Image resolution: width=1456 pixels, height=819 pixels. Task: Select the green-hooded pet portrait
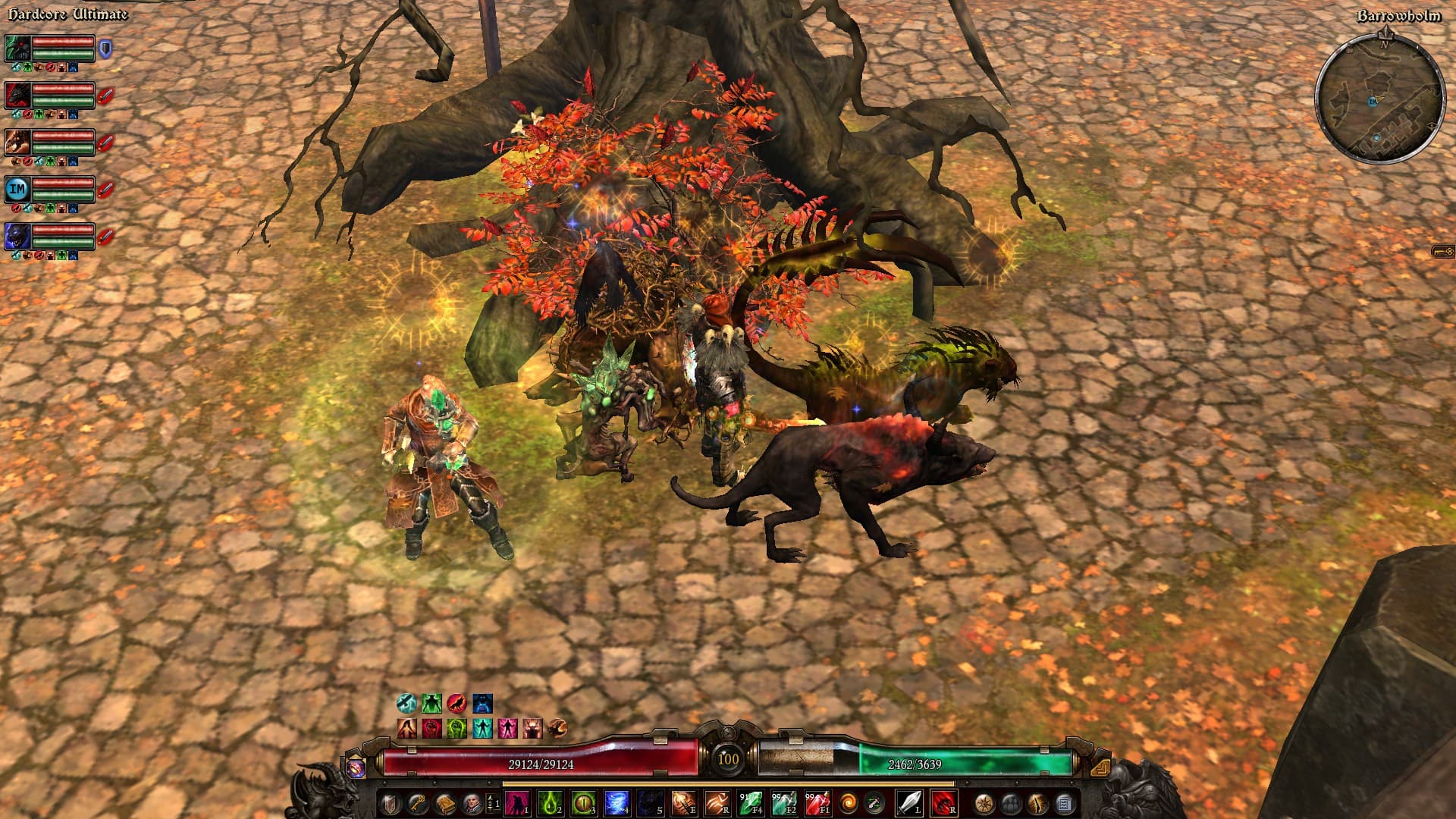pyautogui.click(x=17, y=48)
